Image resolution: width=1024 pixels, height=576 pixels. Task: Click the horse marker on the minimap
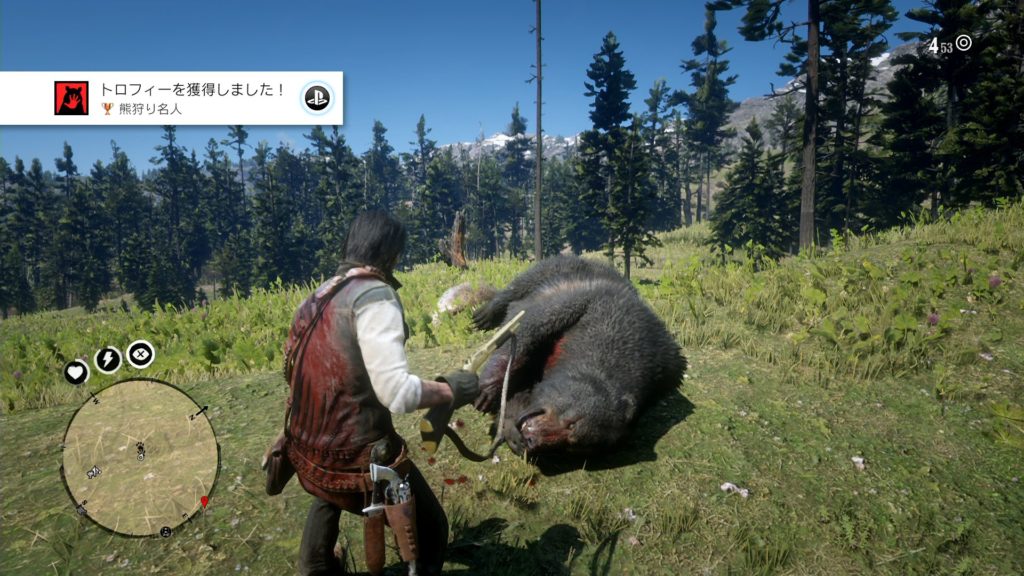coord(93,472)
